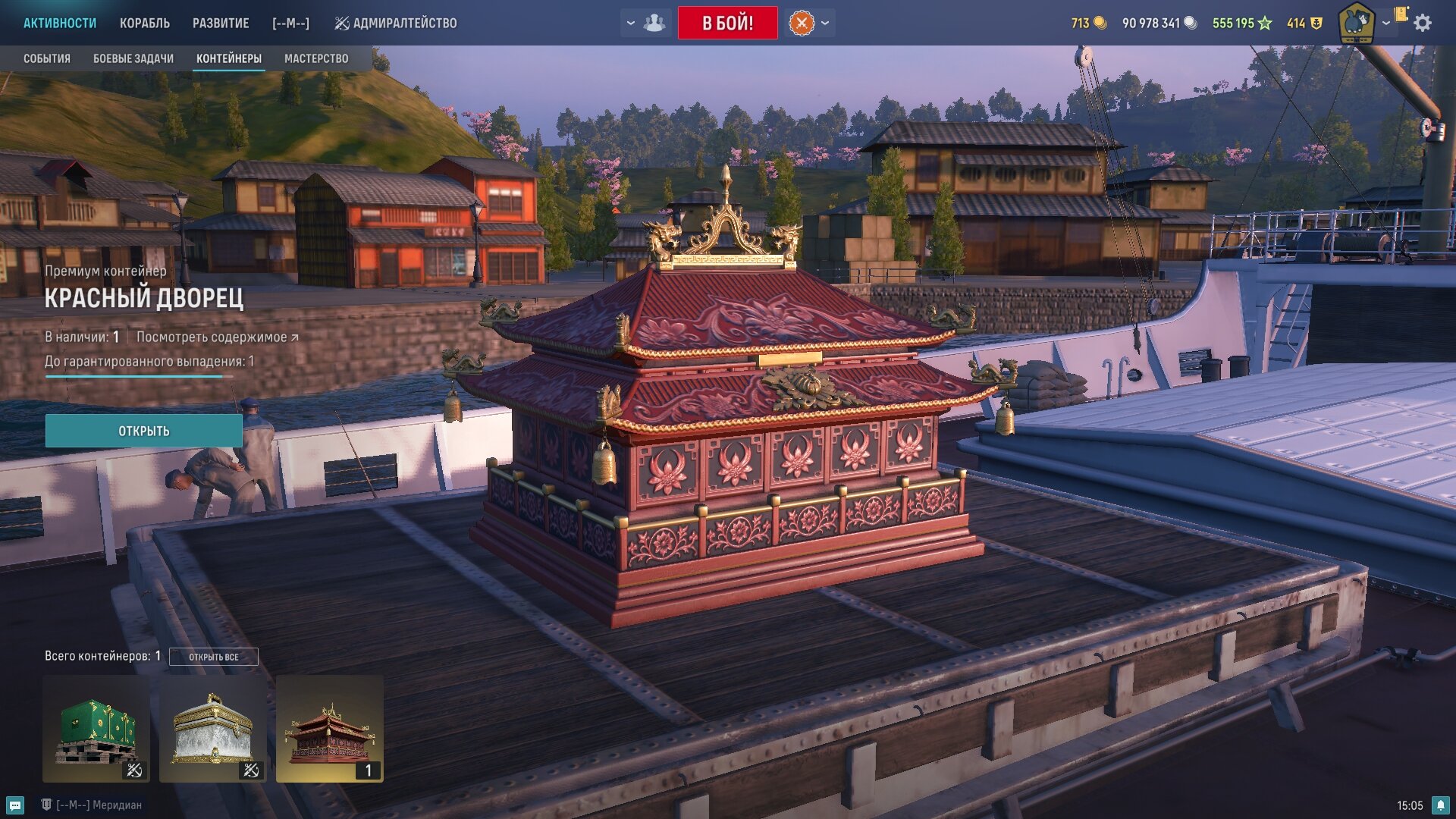Viewport: 1456px width, 819px height.
Task: Start battle with the В БОЙ! button
Action: [727, 23]
